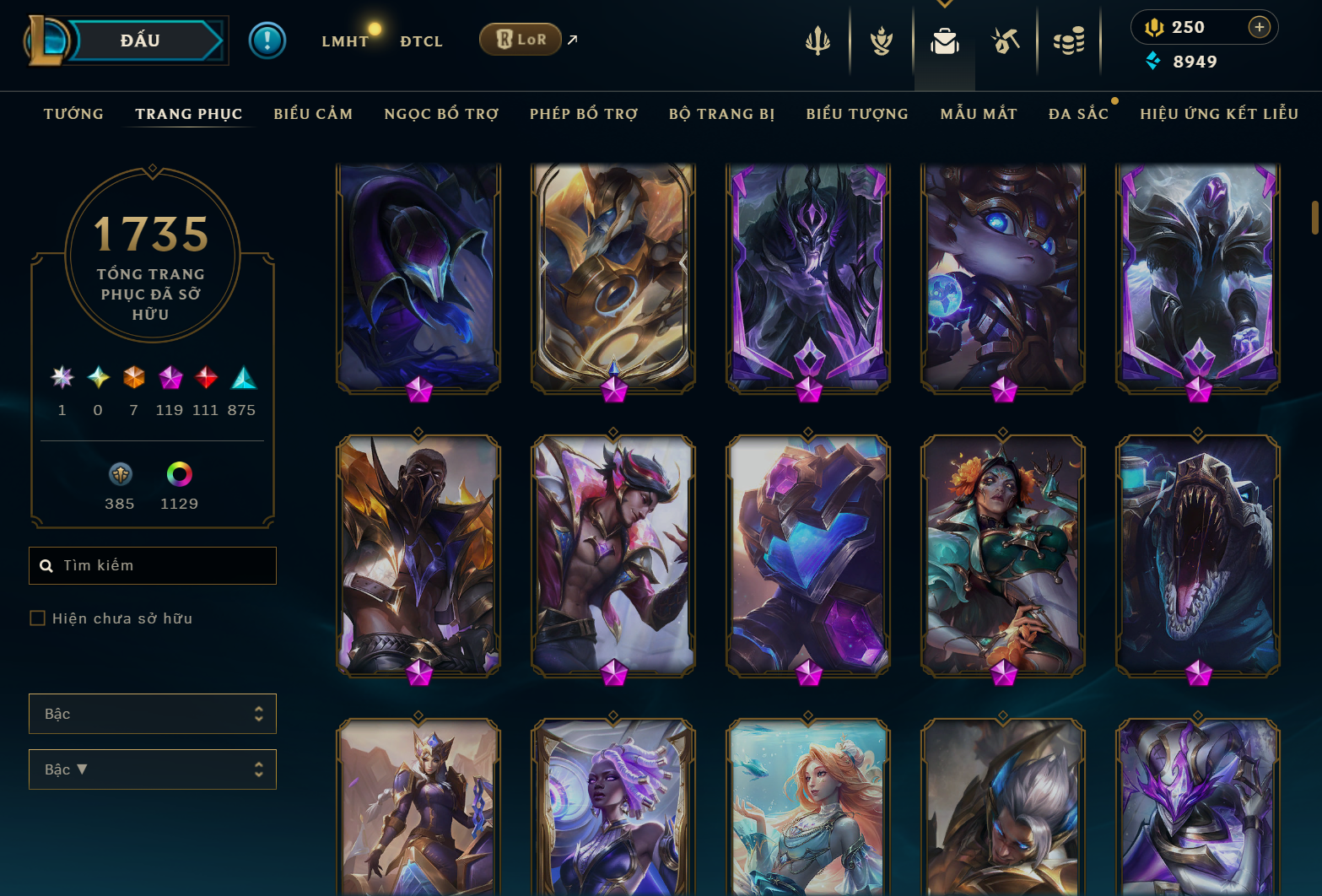Click the Mythic Essence icon above 385
Screen dimensions: 1322x896
click(119, 476)
